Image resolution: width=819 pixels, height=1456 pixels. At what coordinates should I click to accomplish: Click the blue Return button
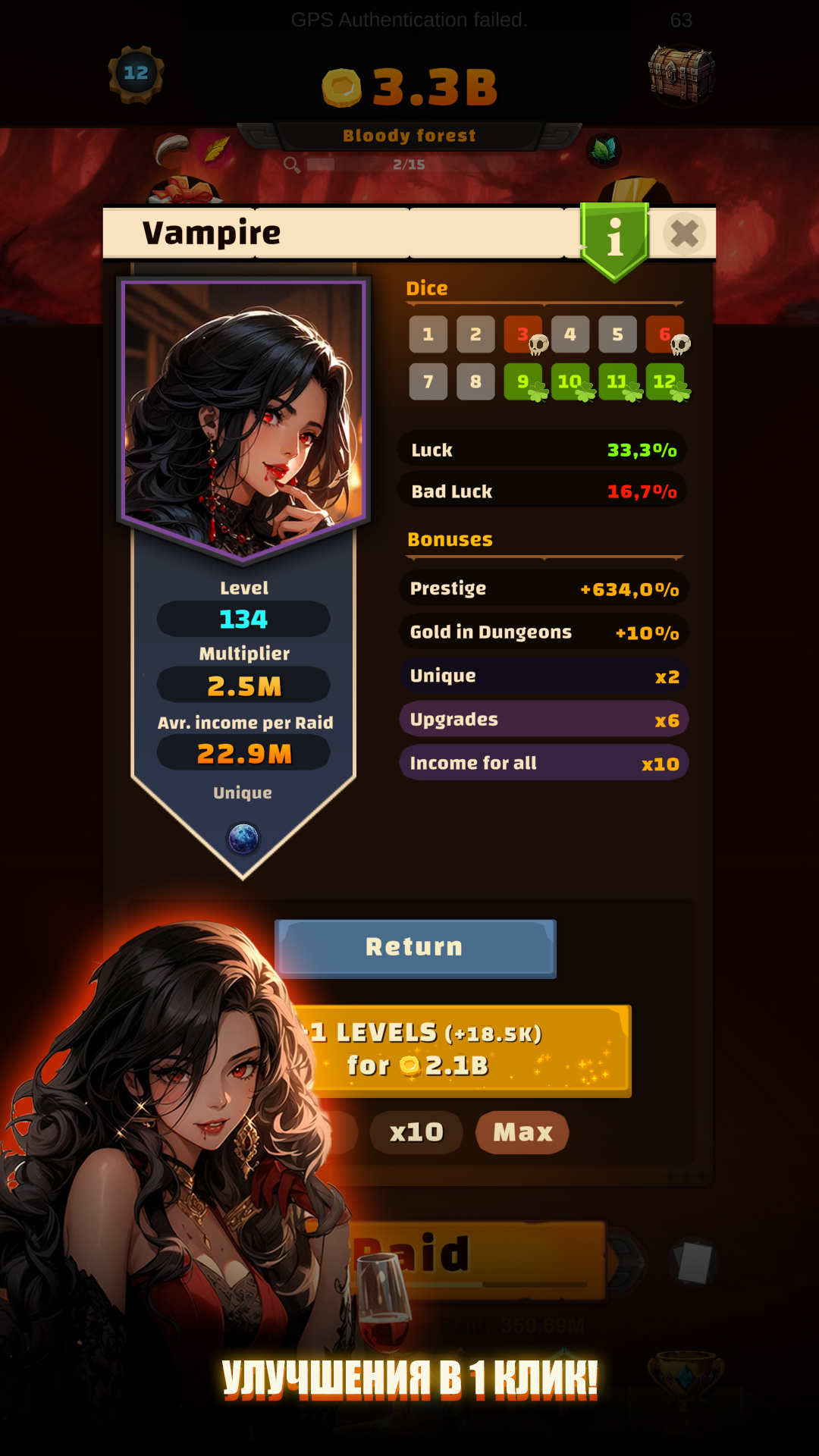(416, 948)
